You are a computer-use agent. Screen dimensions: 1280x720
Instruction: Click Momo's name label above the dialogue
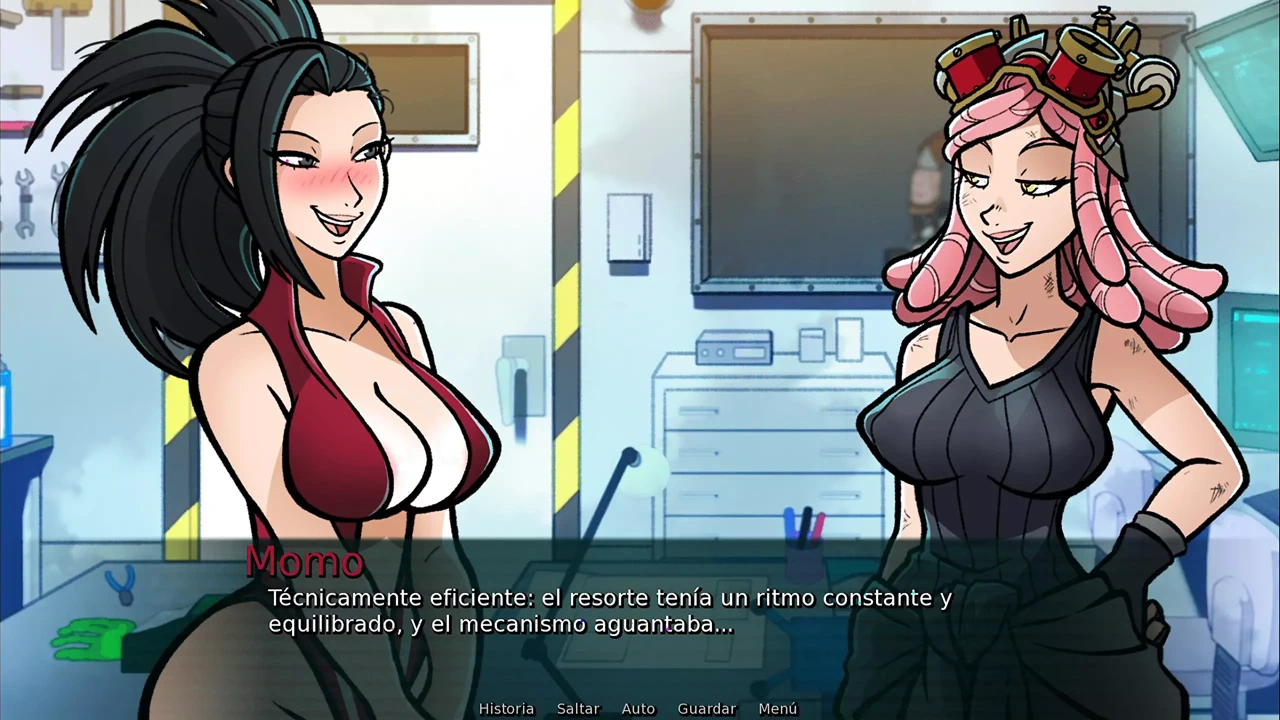click(305, 561)
